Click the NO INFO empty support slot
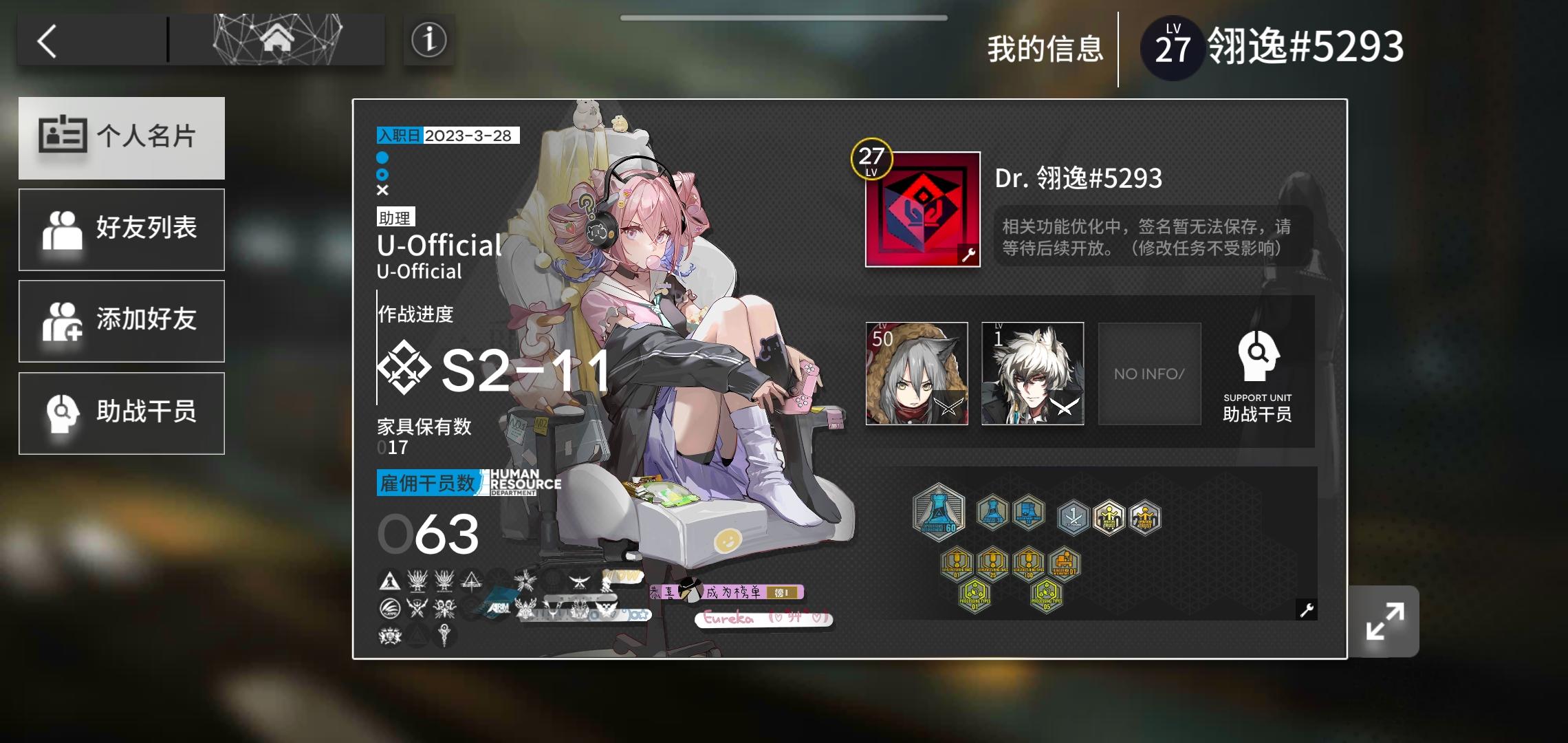The image size is (1568, 743). (x=1149, y=374)
